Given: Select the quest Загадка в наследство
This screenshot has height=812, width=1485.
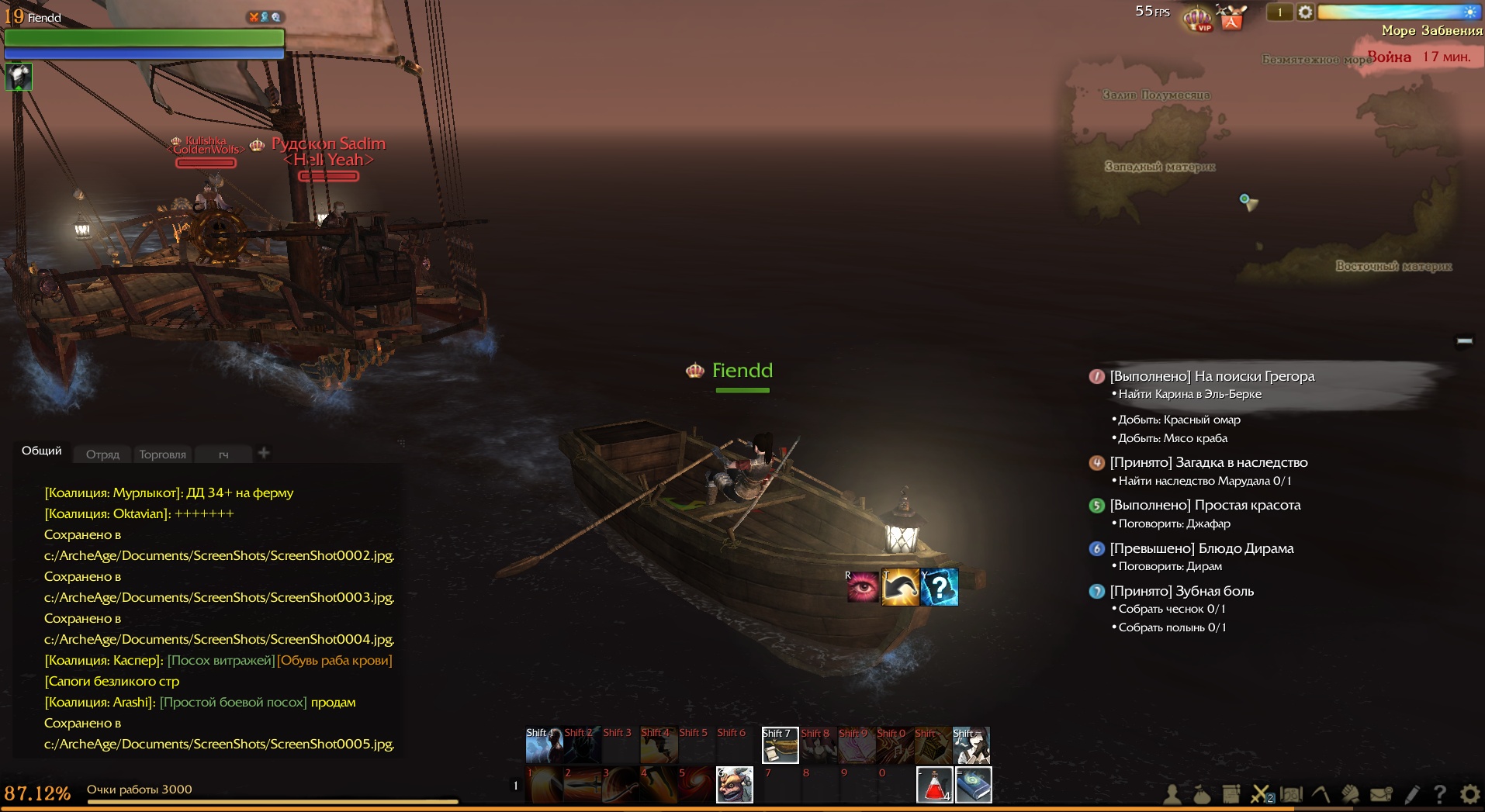Looking at the screenshot, I should point(1208,462).
